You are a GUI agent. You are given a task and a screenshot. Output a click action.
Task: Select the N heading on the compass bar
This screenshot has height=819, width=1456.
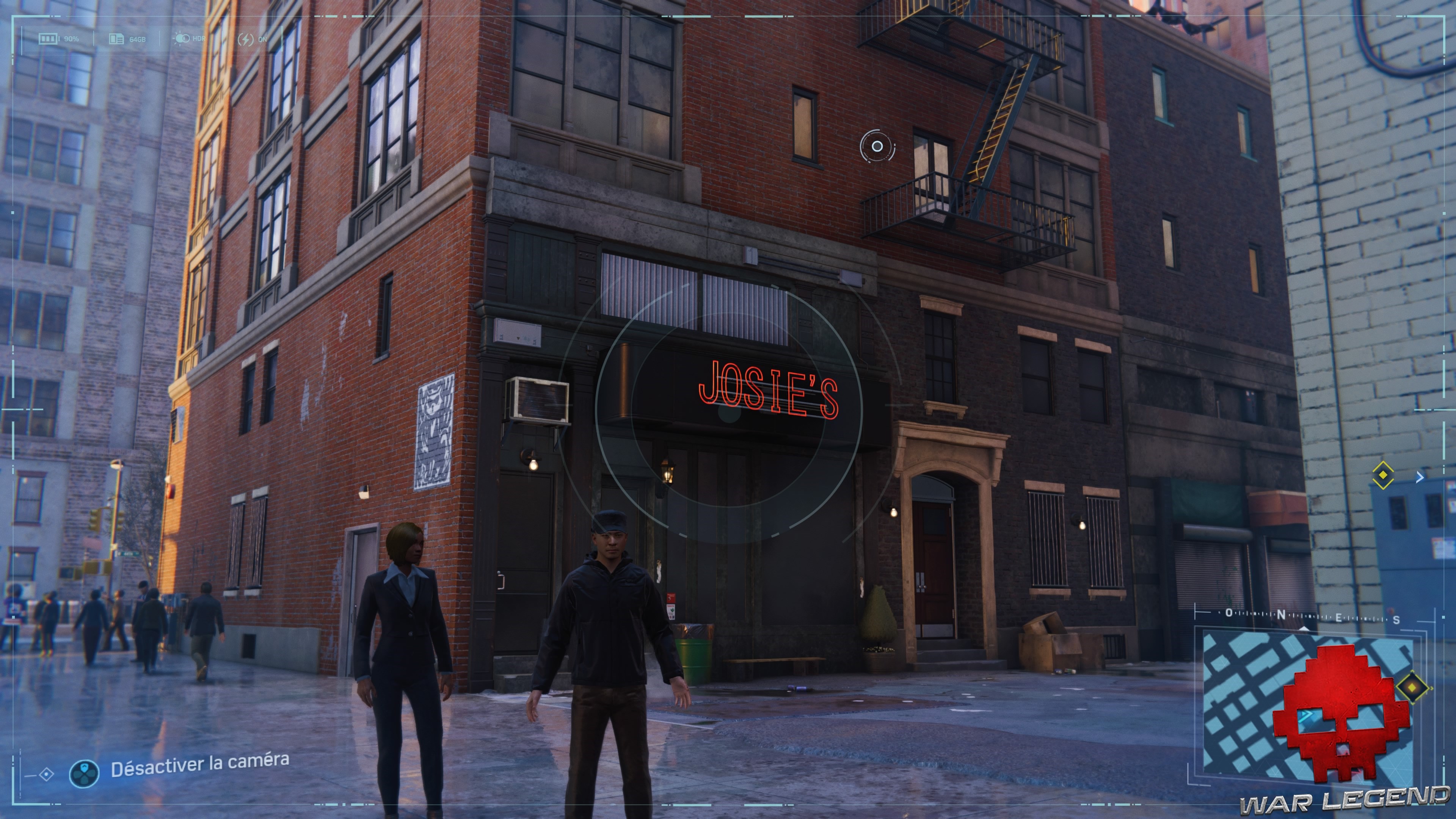coord(1281,615)
